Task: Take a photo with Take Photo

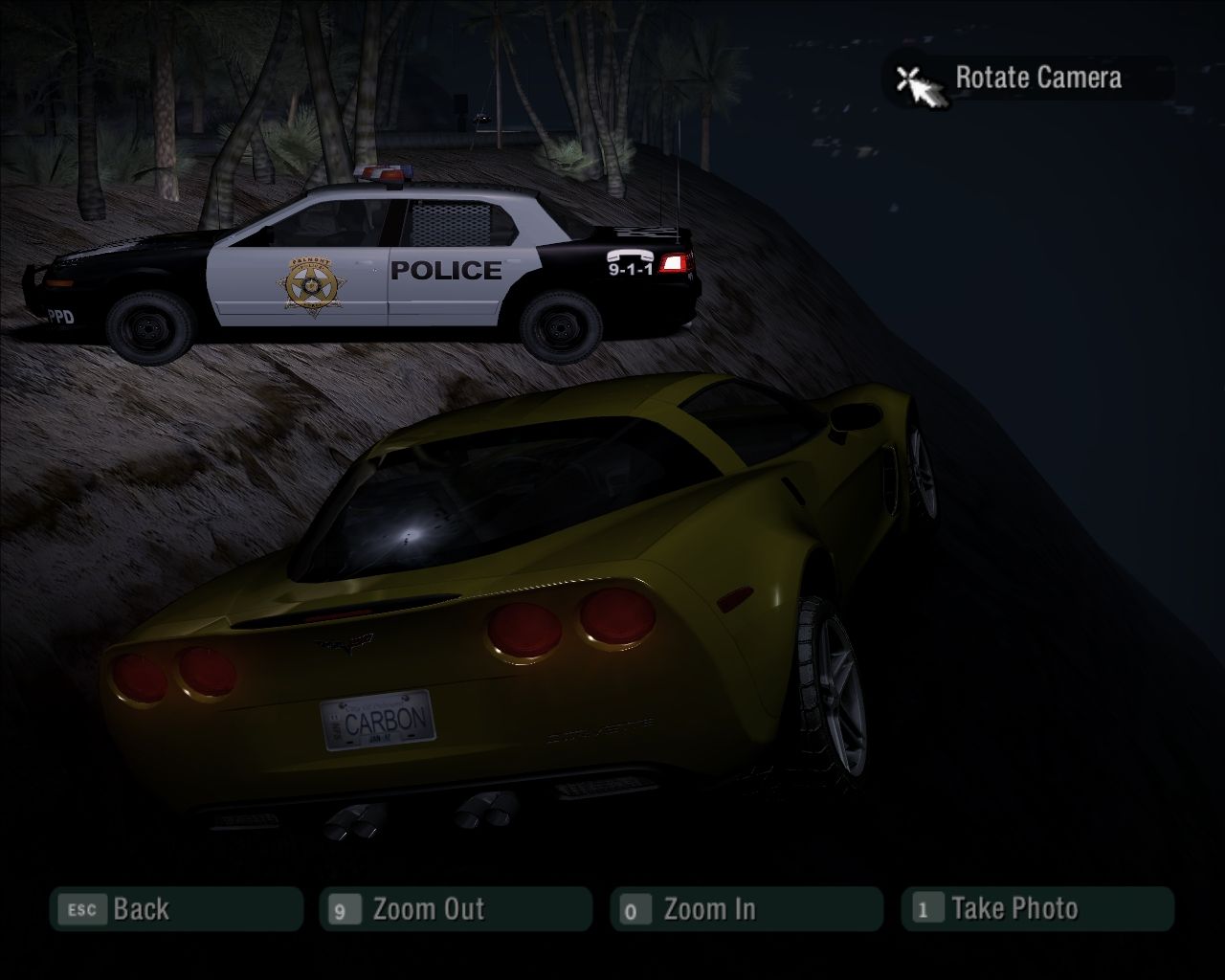Action: pyautogui.click(x=1037, y=909)
